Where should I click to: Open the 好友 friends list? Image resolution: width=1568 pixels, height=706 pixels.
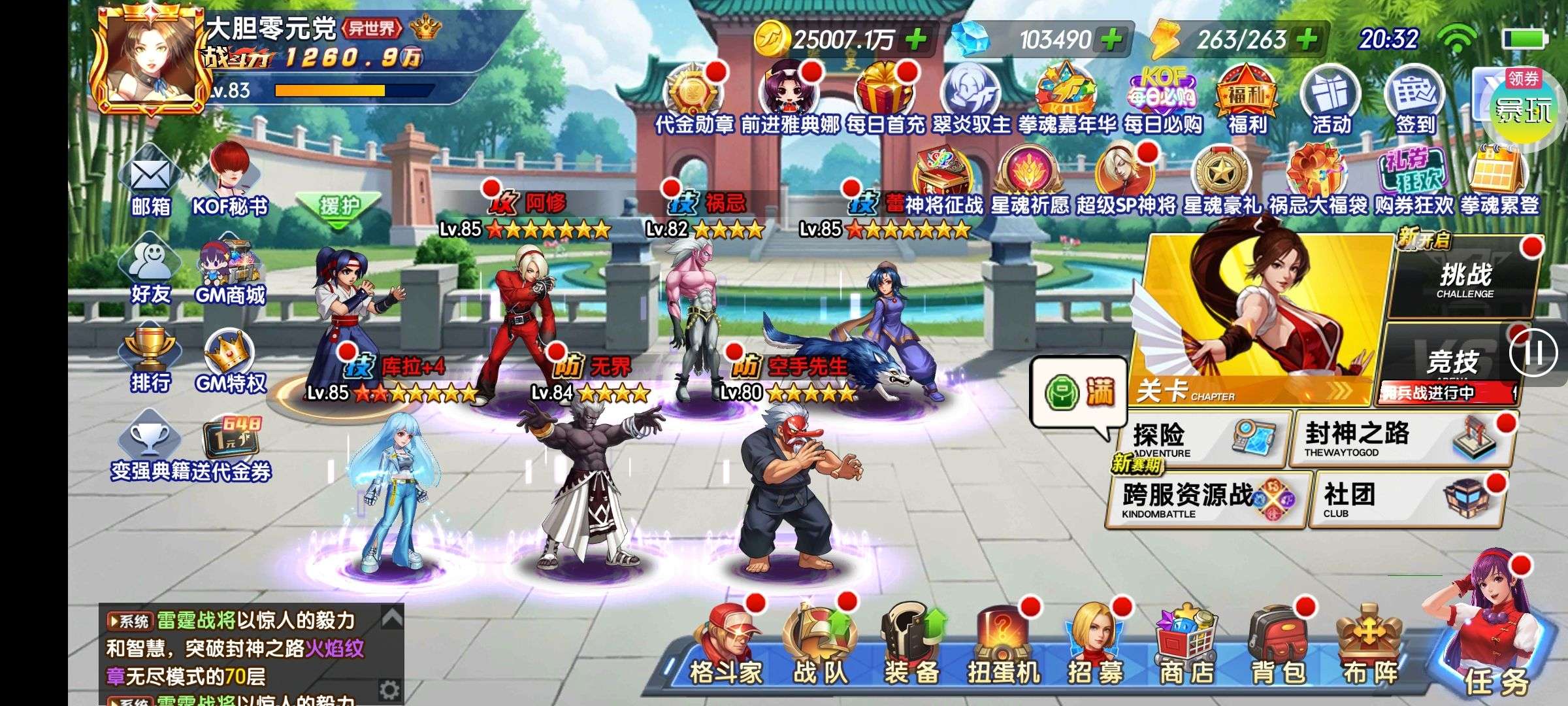(x=151, y=273)
